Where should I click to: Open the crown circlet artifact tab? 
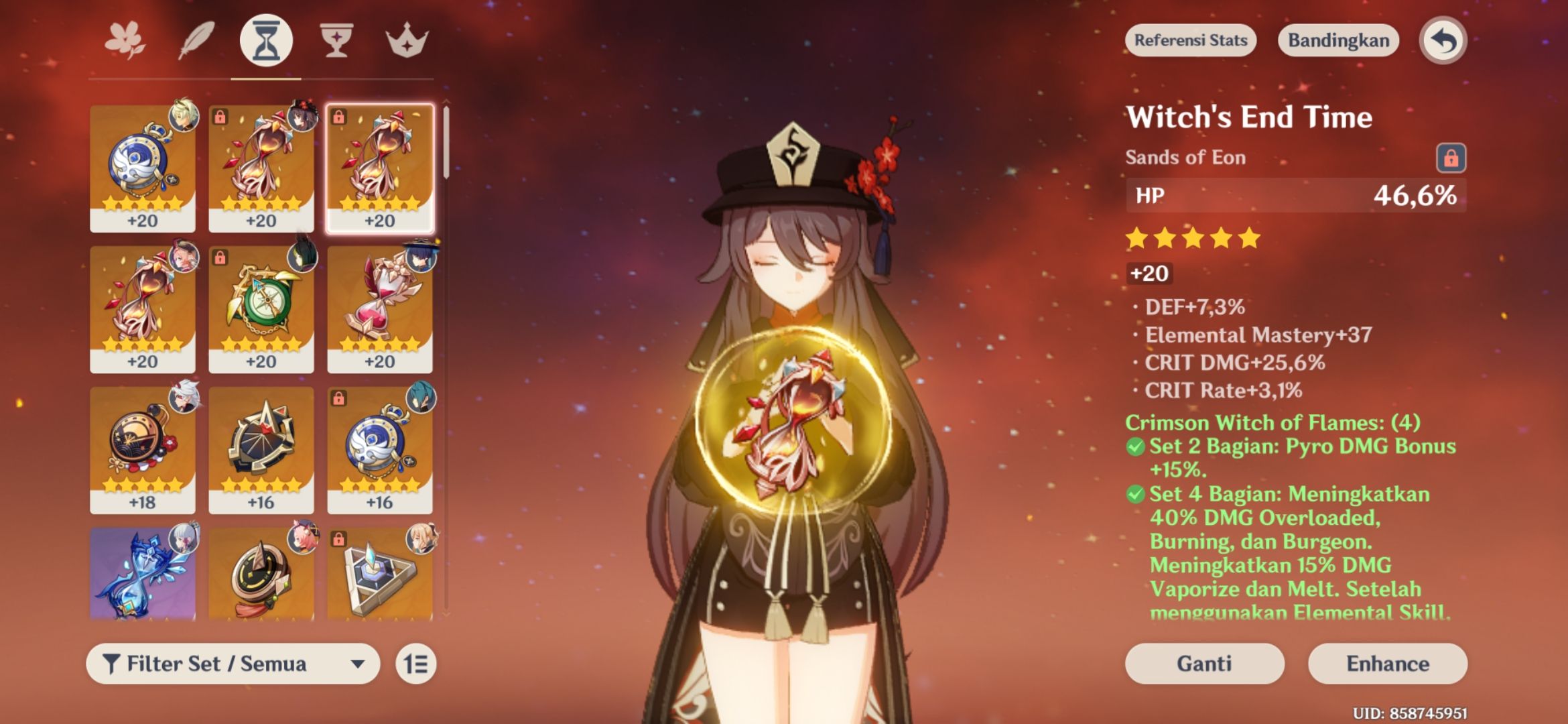[x=407, y=40]
